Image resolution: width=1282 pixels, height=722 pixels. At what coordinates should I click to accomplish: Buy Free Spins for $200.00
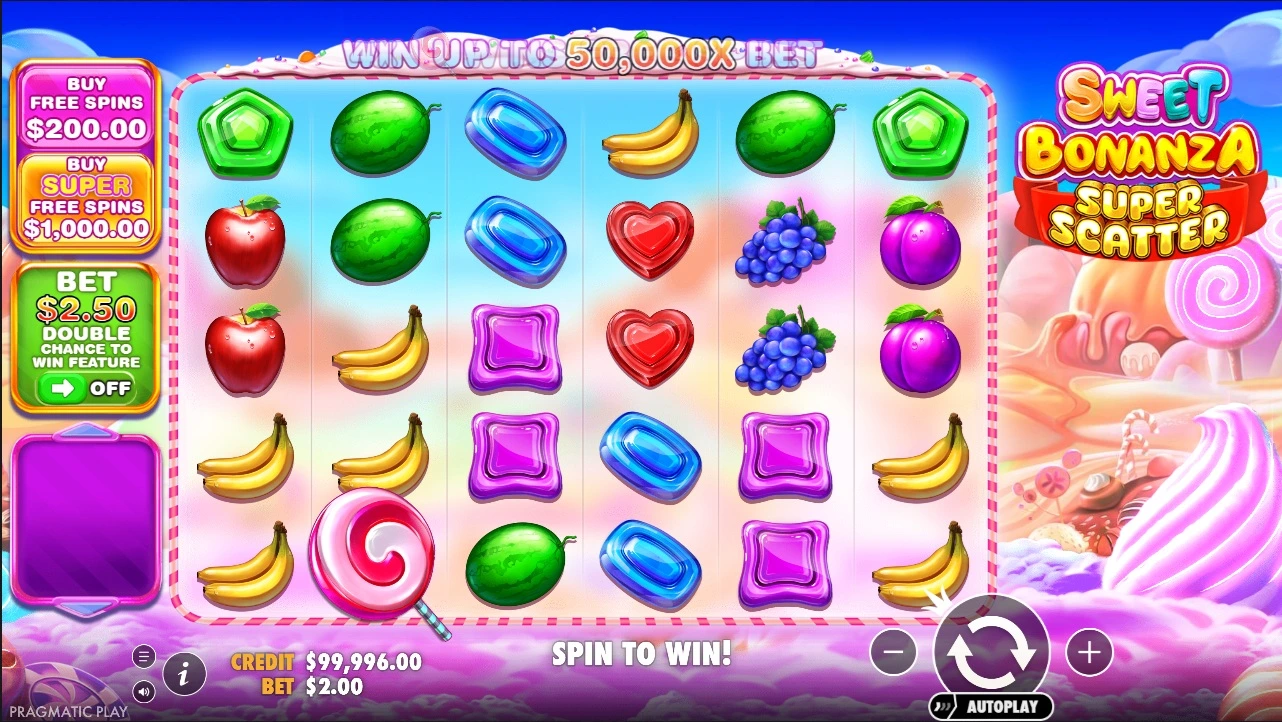(x=85, y=106)
